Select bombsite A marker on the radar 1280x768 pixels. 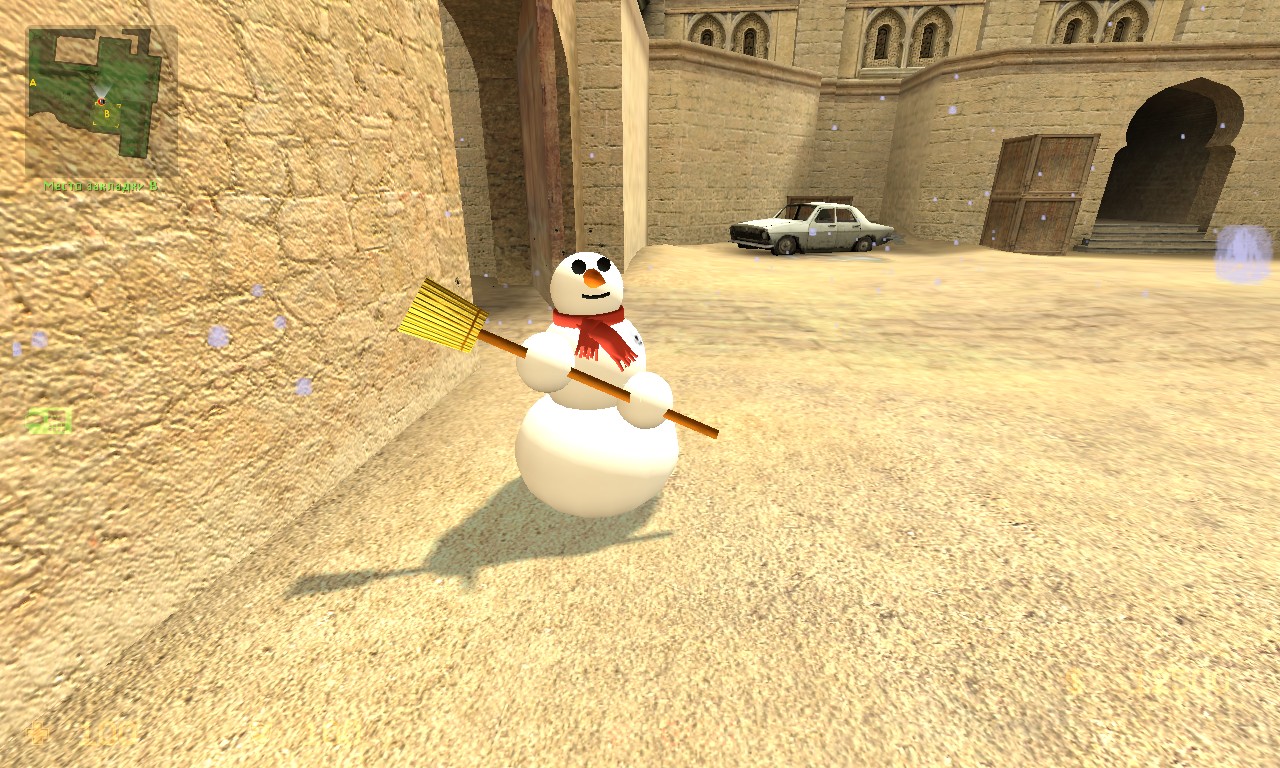[33, 82]
